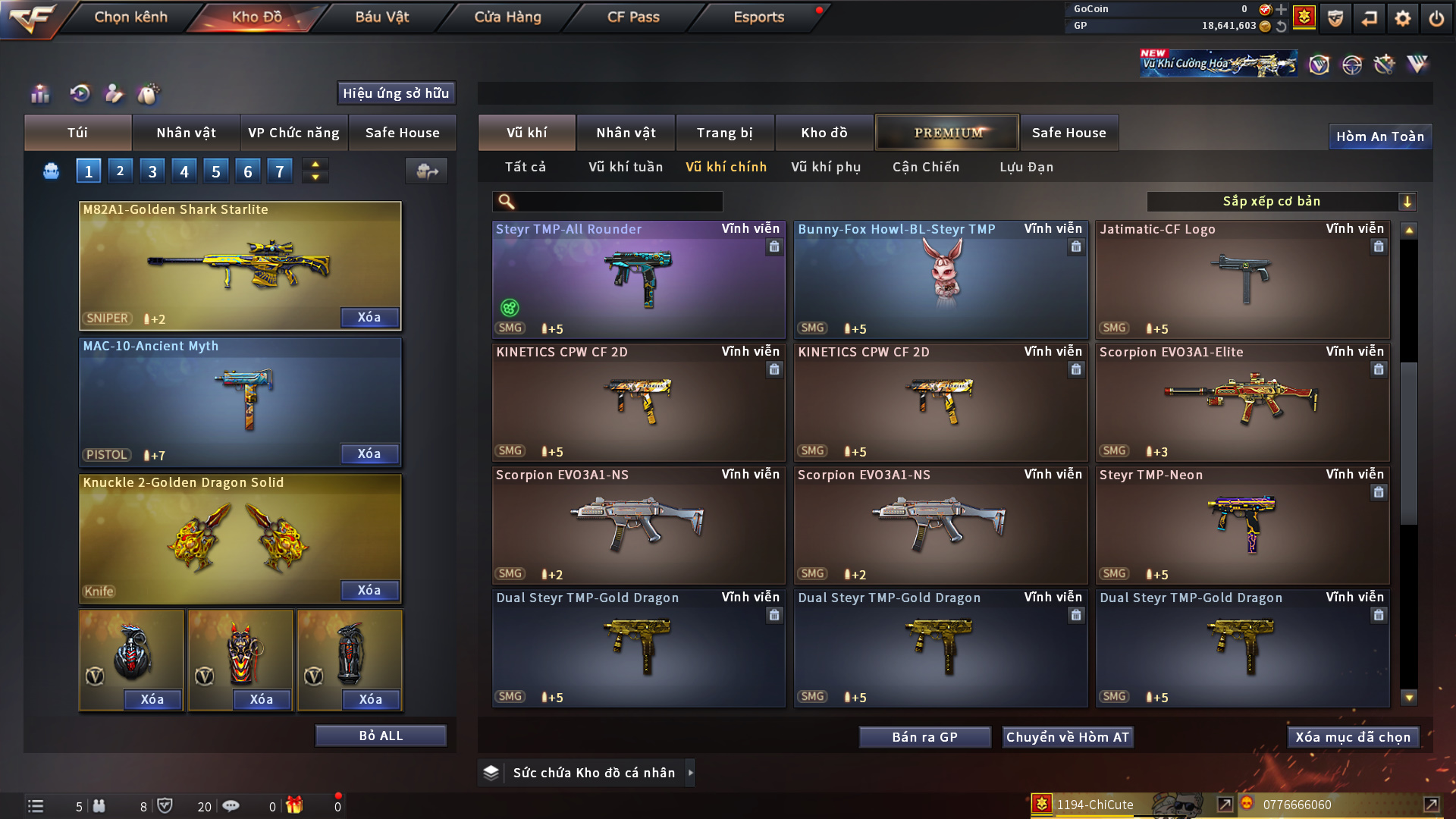Select the Nhân vật bag tab
The width and height of the screenshot is (1456, 819).
[186, 133]
